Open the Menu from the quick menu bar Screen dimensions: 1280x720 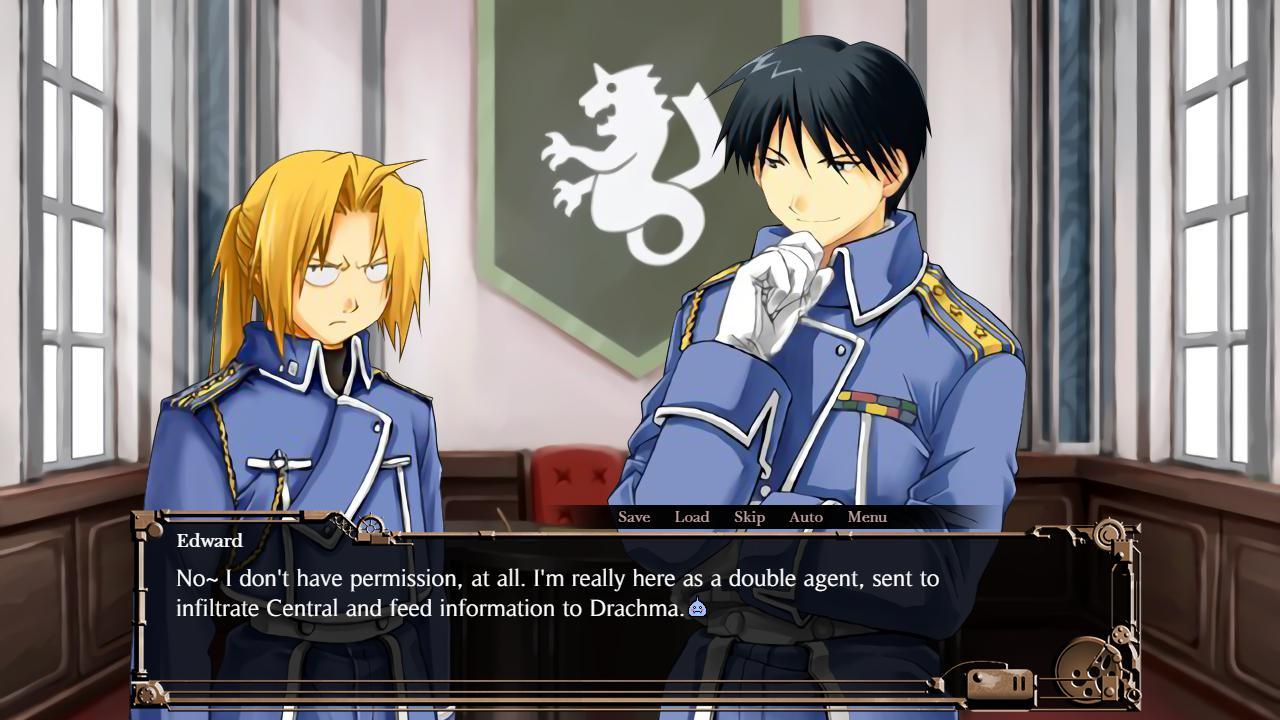(x=866, y=517)
